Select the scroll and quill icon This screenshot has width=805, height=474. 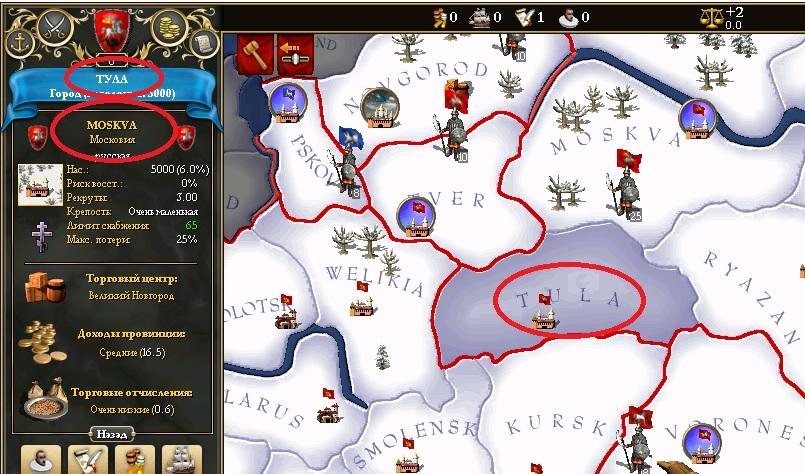pos(87,460)
